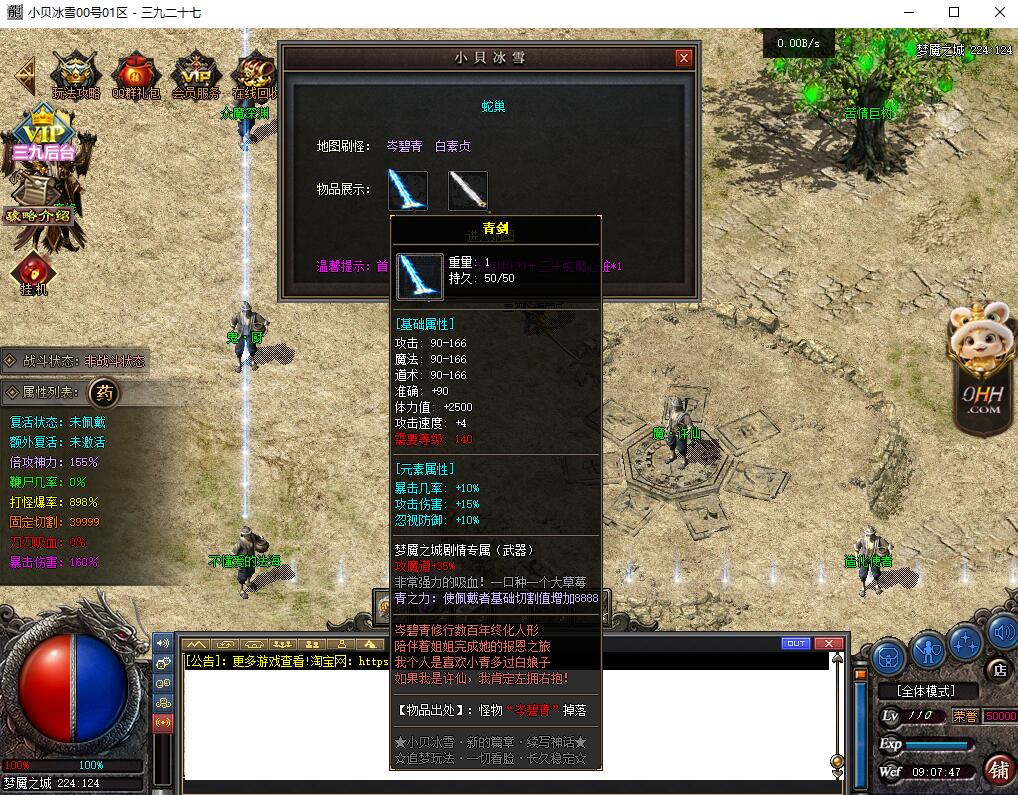Viewport: 1018px width, 795px height.
Task: Open the QQ群礼包 gift bag
Action: [x=136, y=75]
